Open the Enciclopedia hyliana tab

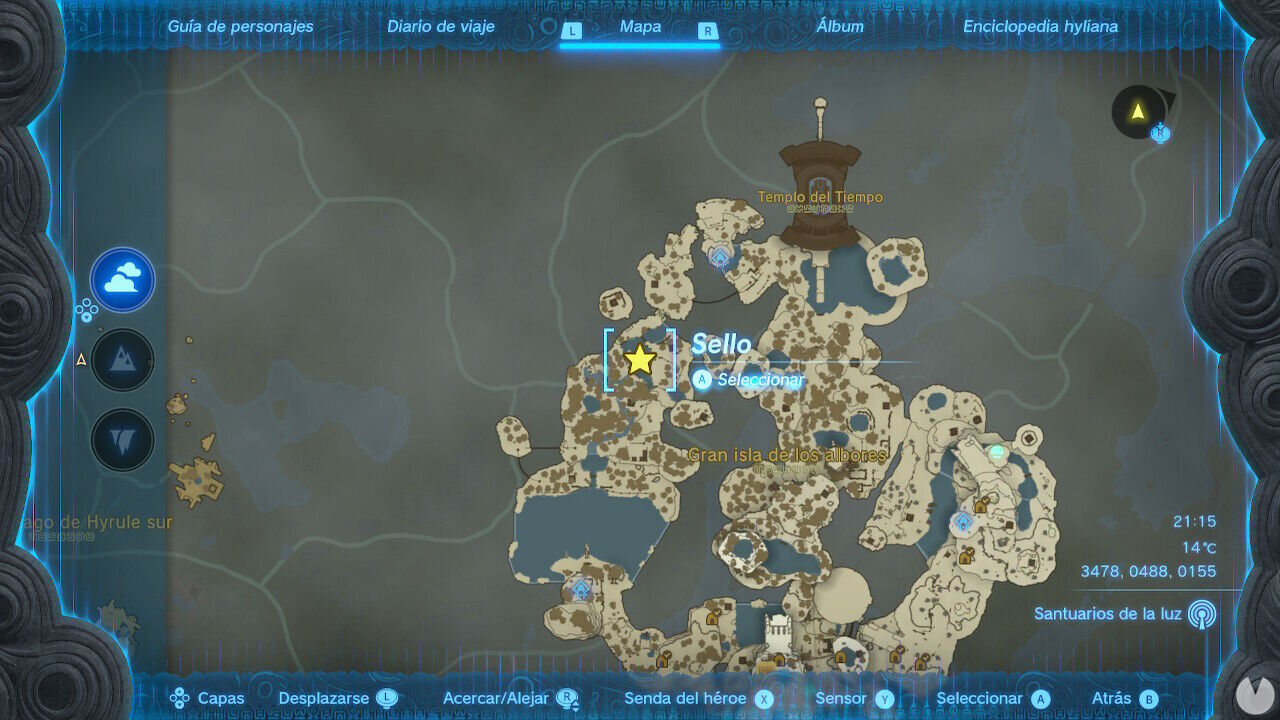tap(1039, 26)
